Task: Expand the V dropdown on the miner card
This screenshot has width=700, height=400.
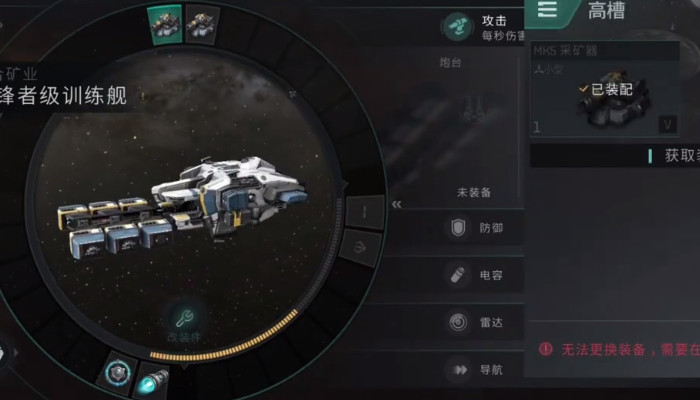Action: 667,124
